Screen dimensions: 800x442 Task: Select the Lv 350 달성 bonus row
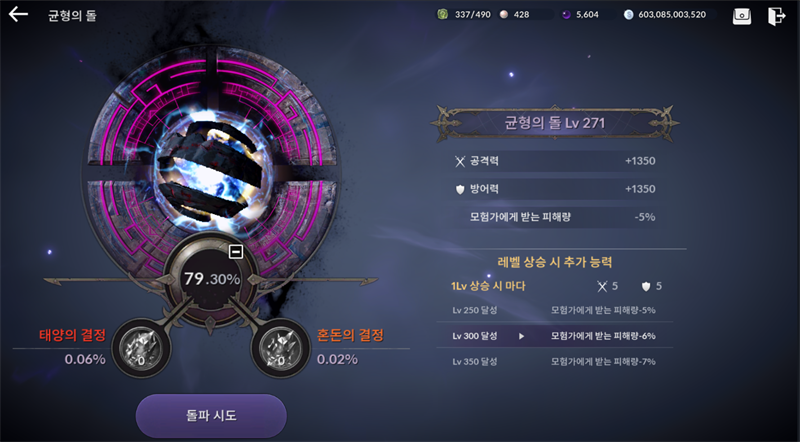554,361
